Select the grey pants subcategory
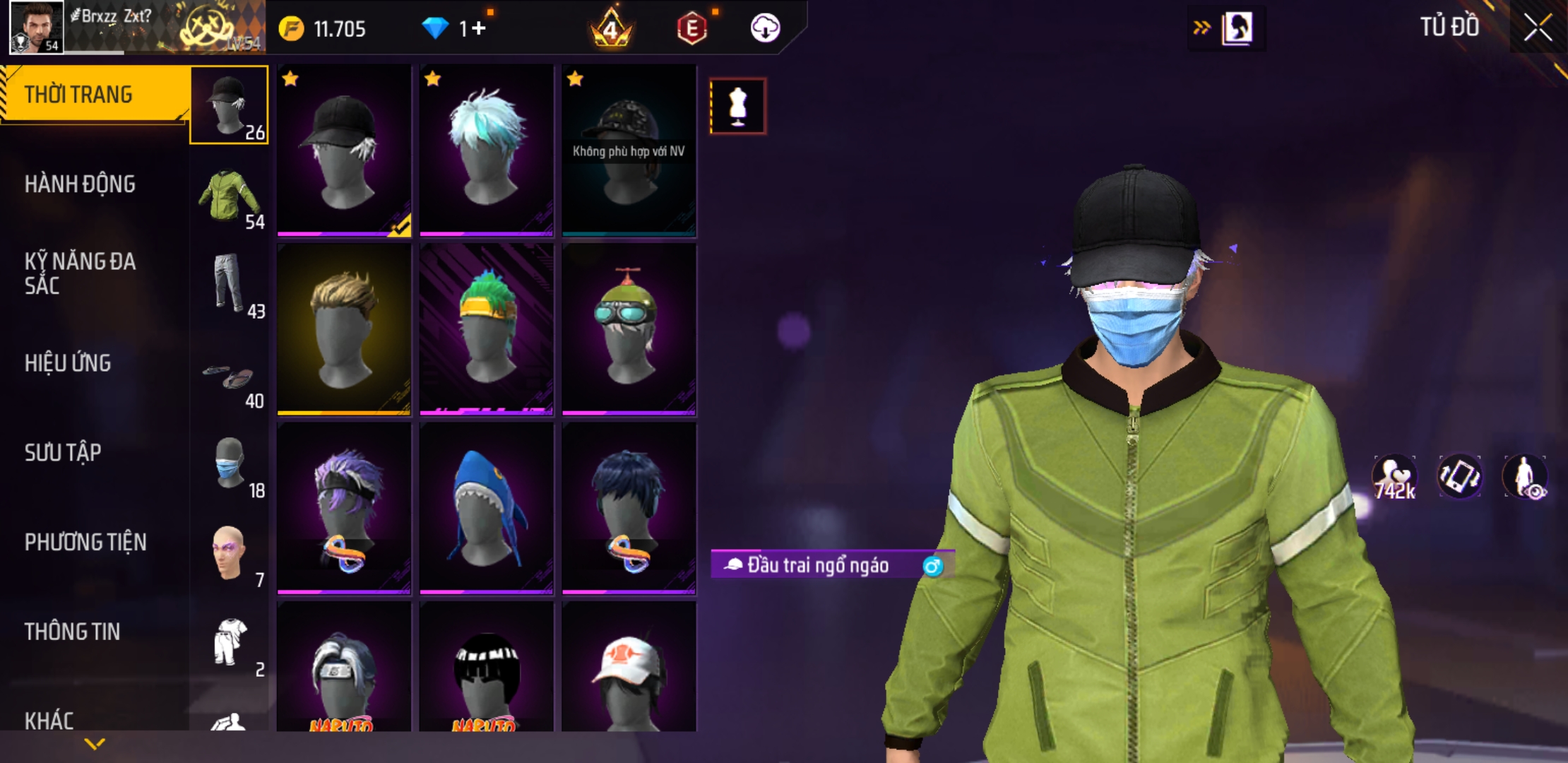The width and height of the screenshot is (1568, 763). pyautogui.click(x=229, y=285)
